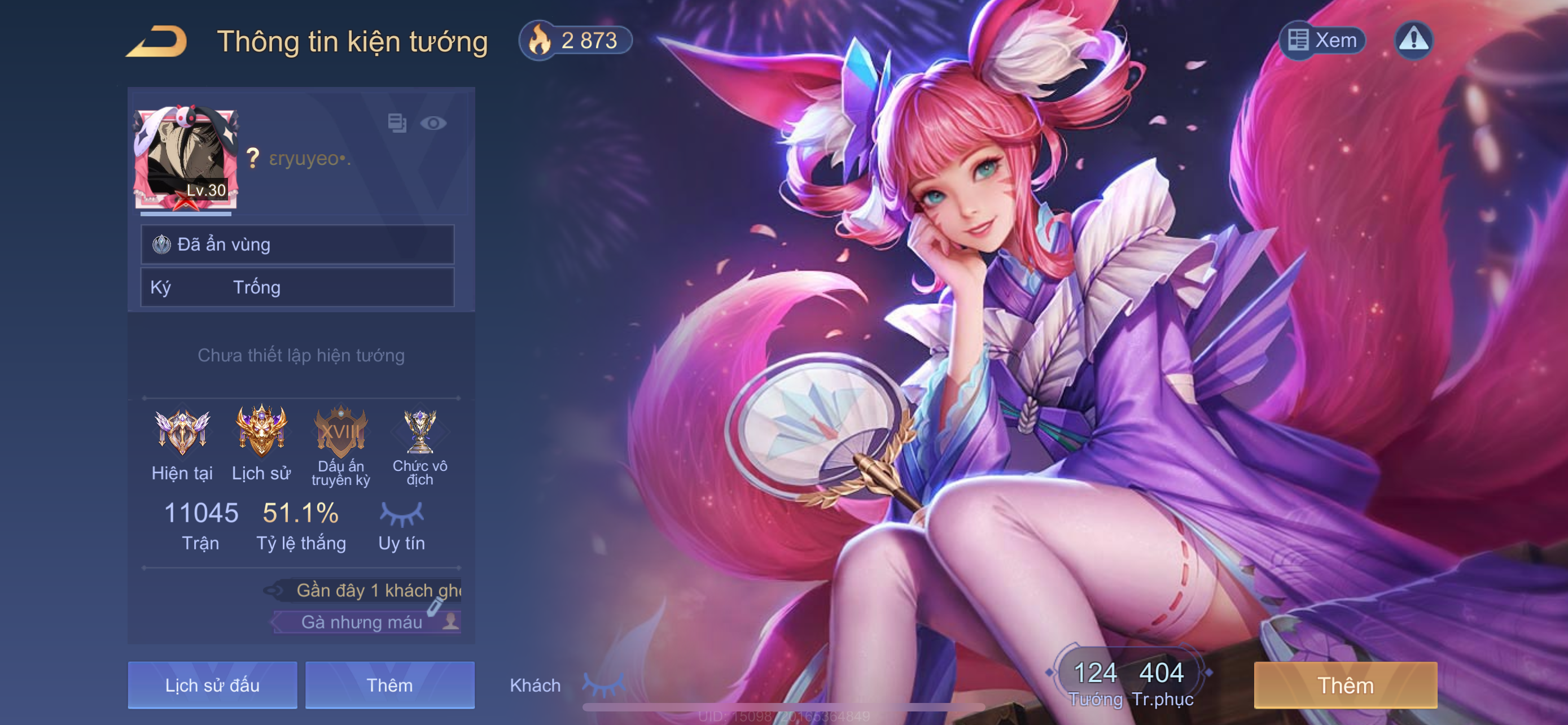
Task: Go back using the golden arrow
Action: (157, 41)
